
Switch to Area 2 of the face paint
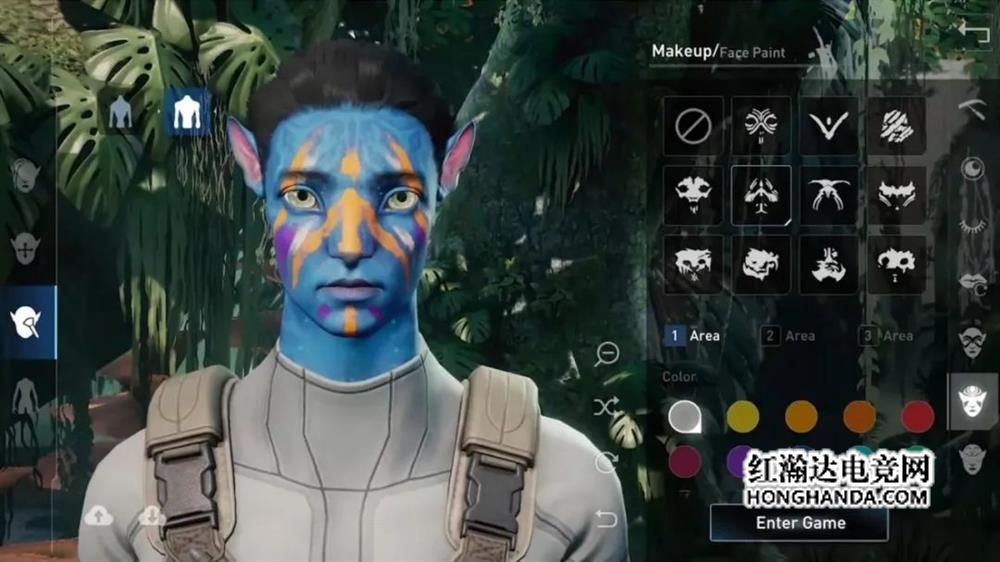tap(788, 336)
